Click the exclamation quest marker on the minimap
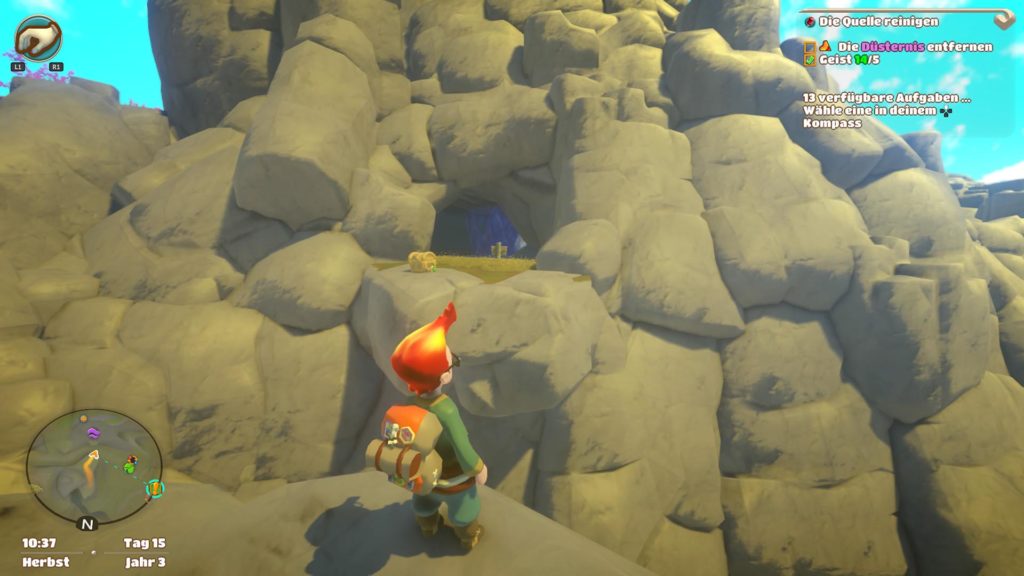This screenshot has width=1024, height=576. click(154, 488)
